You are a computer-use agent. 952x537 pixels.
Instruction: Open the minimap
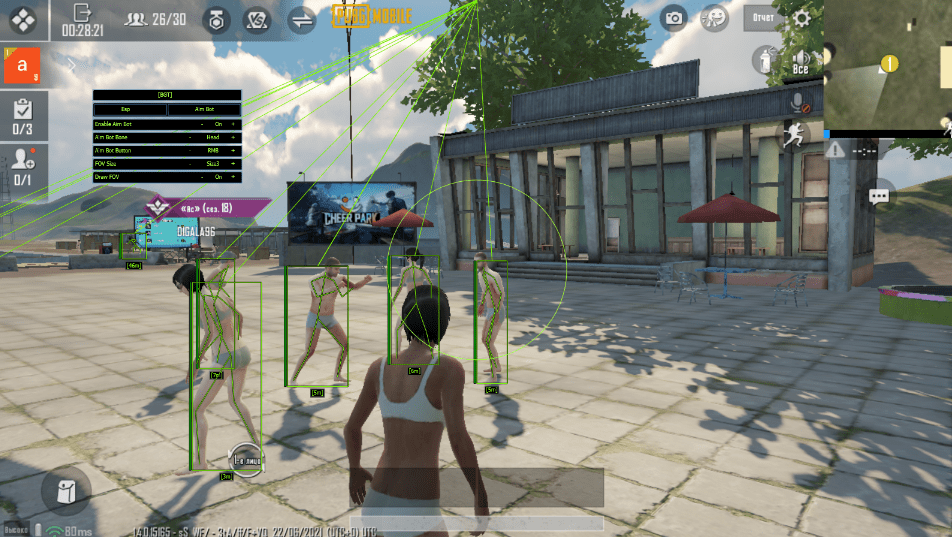887,65
